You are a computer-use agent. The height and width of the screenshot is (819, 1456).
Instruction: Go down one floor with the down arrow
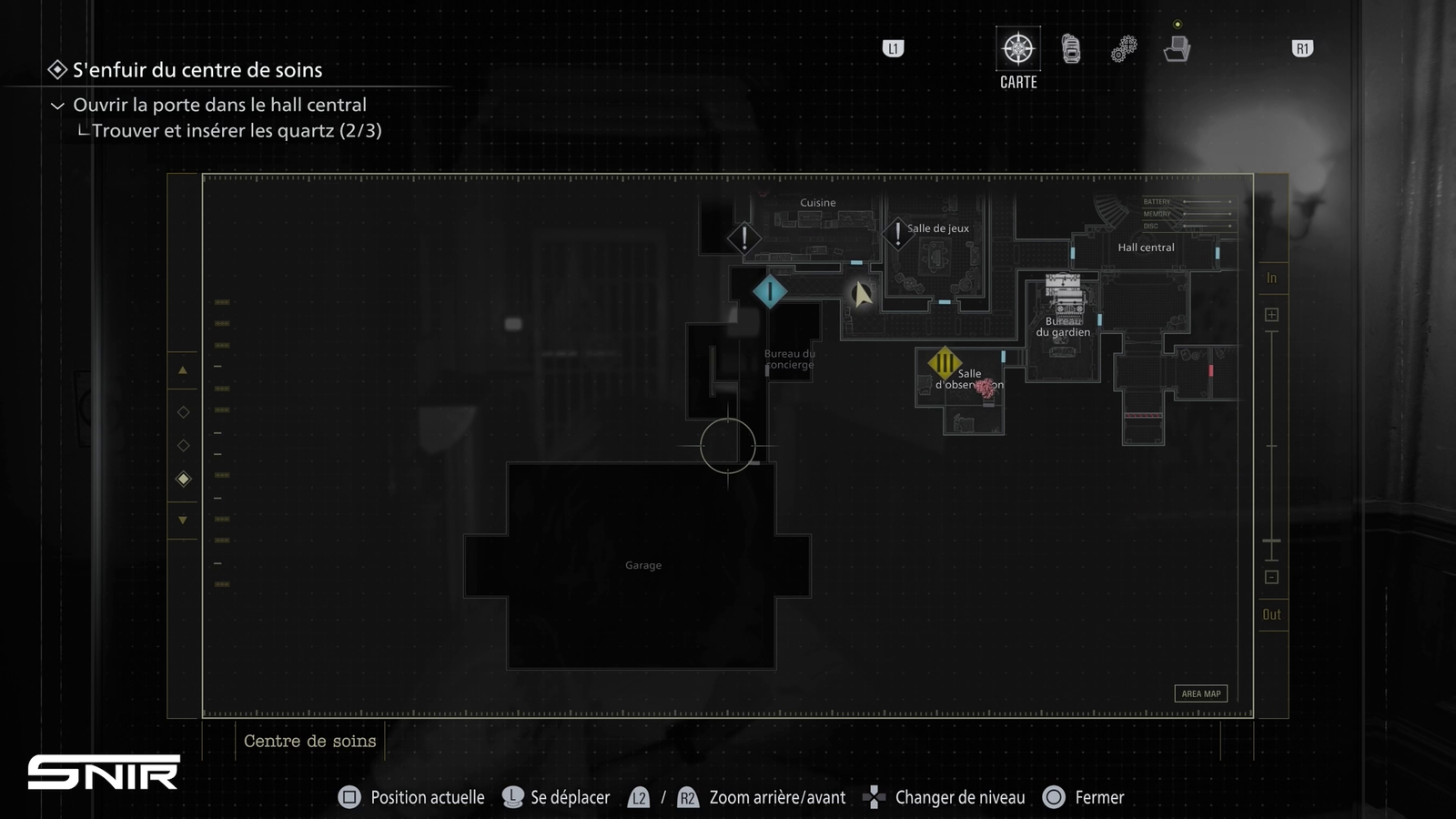point(183,521)
